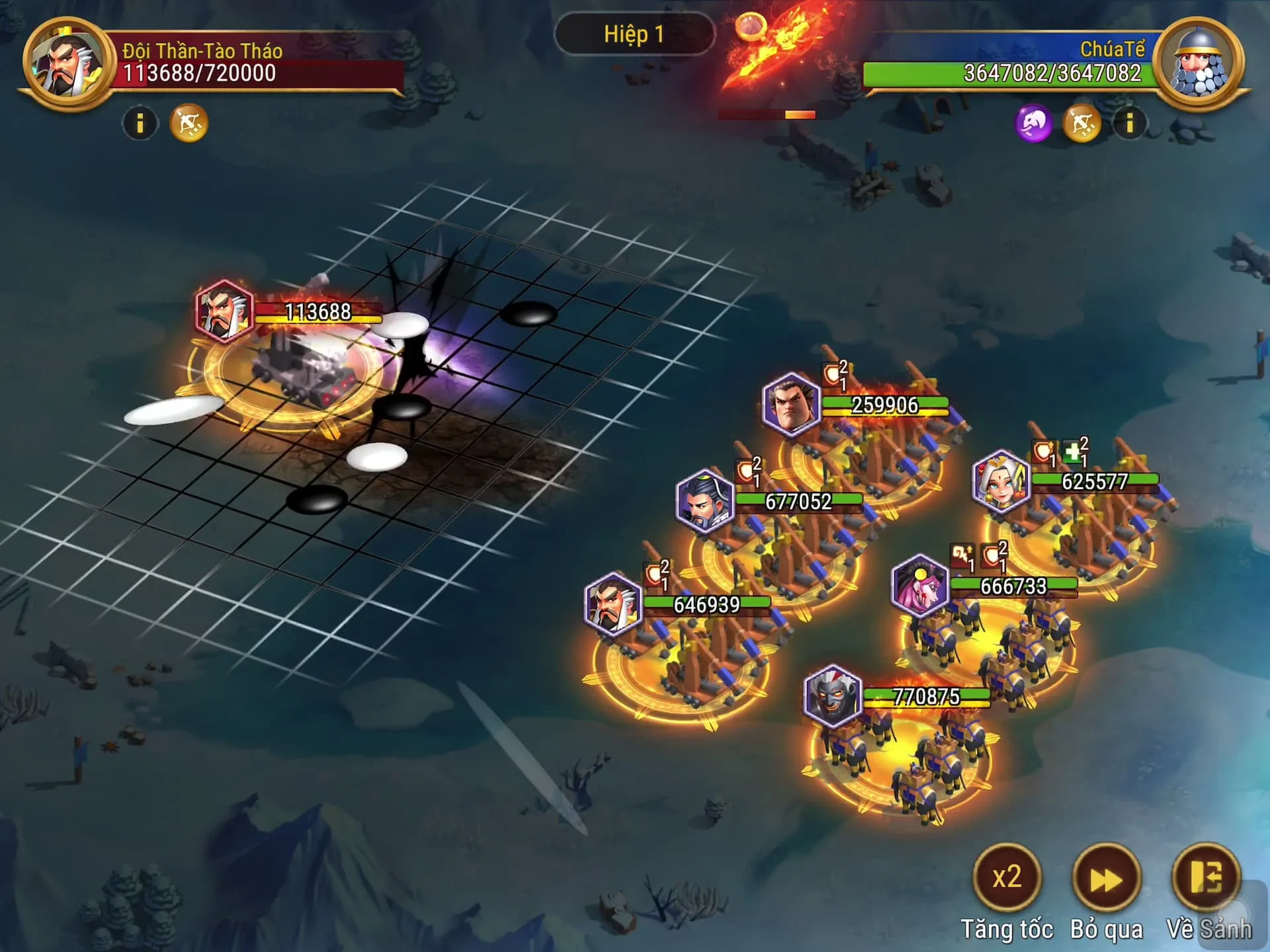
Task: Open info icon under ChúaTể's health bar
Action: (1130, 123)
